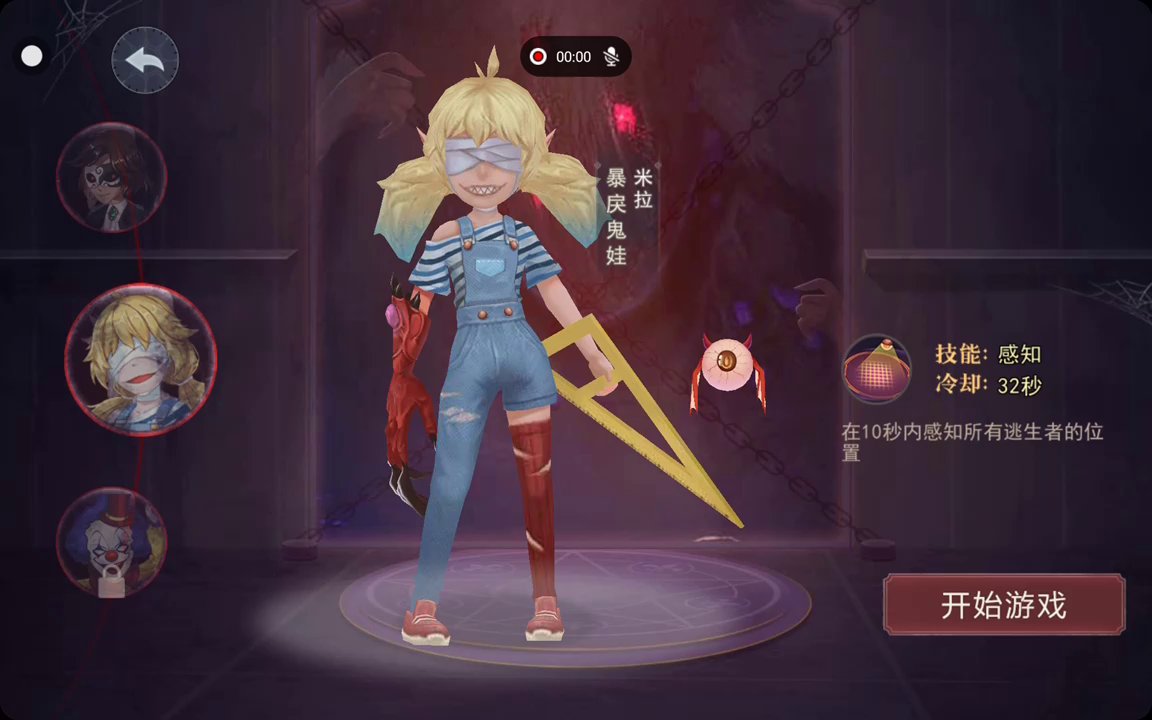Start the game with 开始游戏 button
The height and width of the screenshot is (720, 1152).
(1004, 604)
